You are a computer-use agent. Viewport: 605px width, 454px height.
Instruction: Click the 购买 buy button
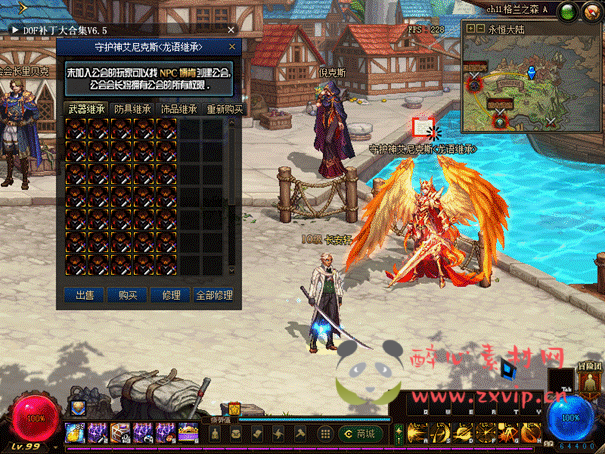coord(128,295)
